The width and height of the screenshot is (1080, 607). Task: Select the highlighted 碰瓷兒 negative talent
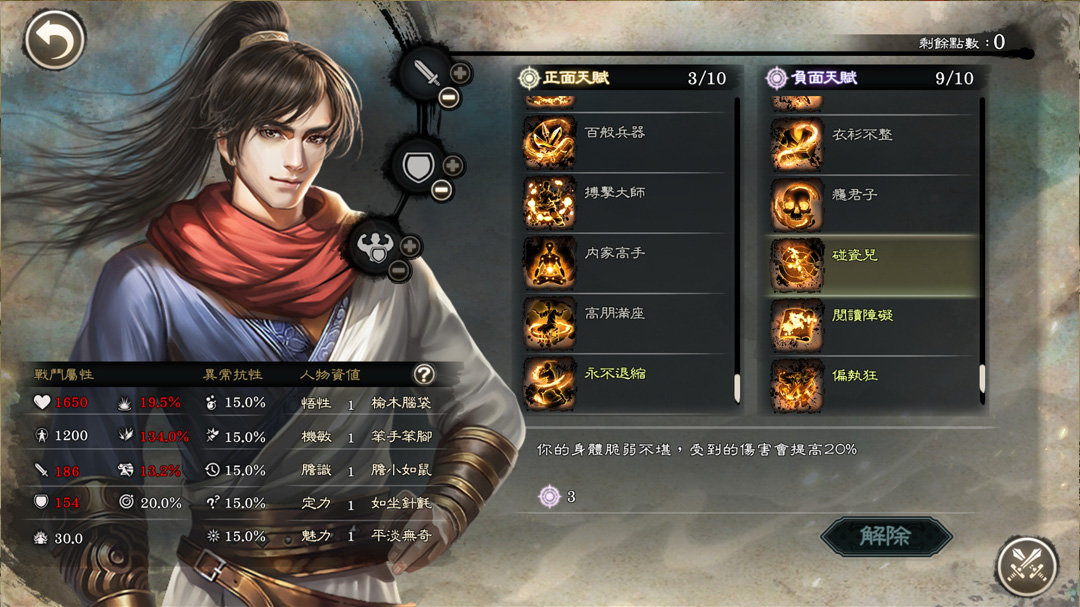point(876,265)
